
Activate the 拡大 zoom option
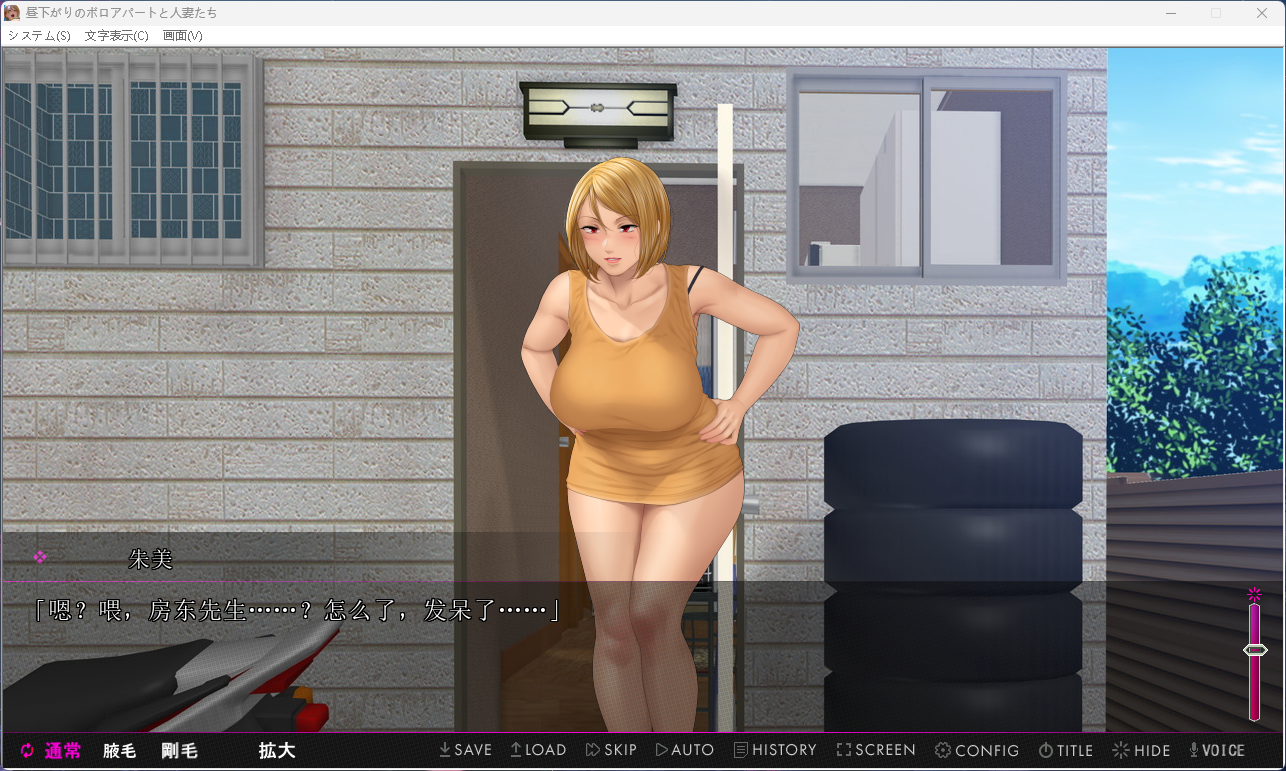pos(276,750)
